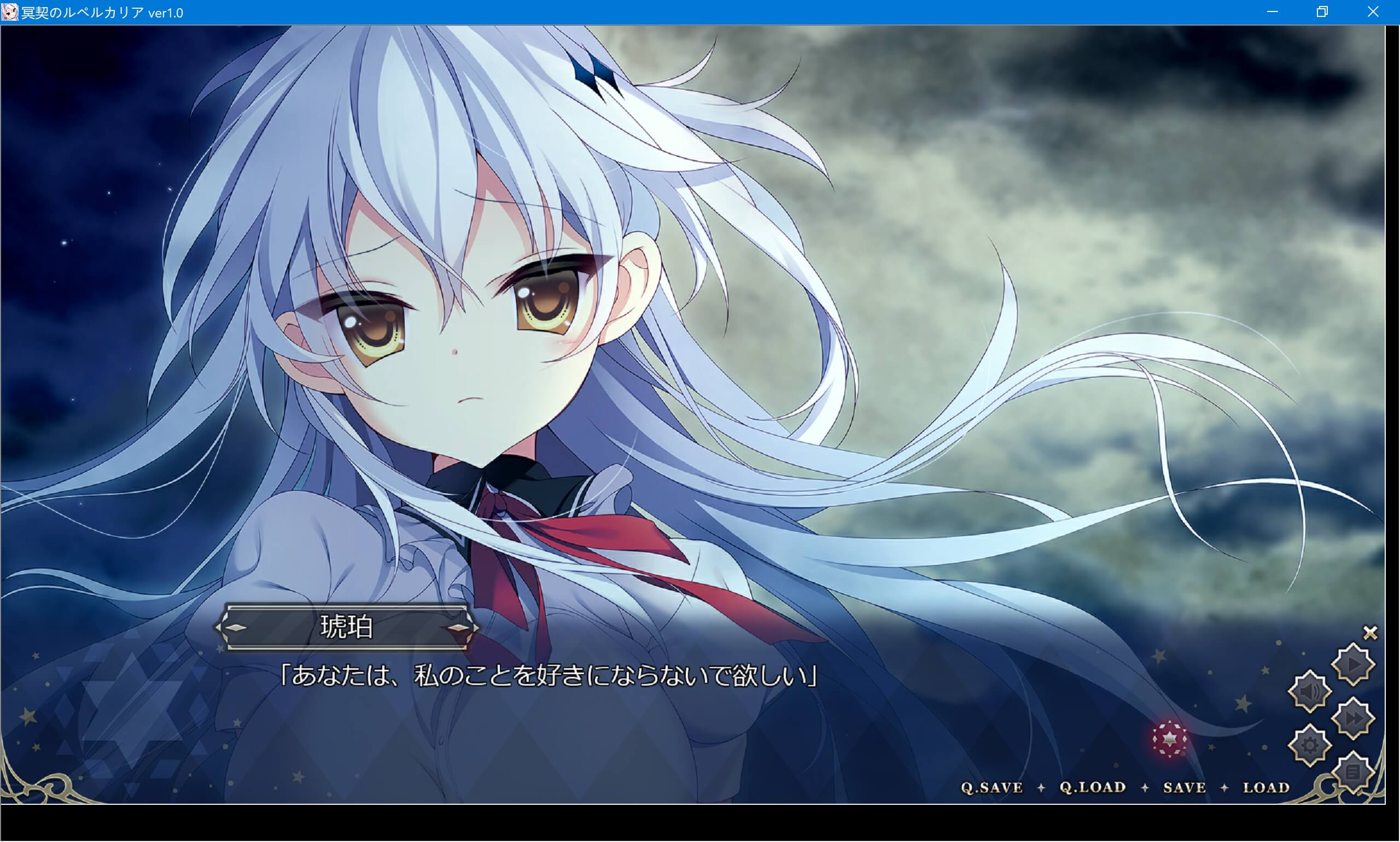
Task: Maximize the game window
Action: click(1323, 11)
